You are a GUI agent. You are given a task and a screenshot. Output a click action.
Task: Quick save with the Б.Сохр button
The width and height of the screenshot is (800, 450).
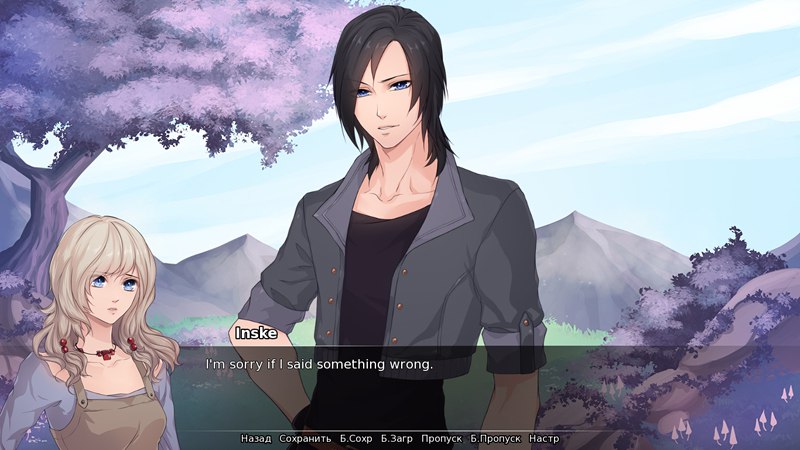356,439
